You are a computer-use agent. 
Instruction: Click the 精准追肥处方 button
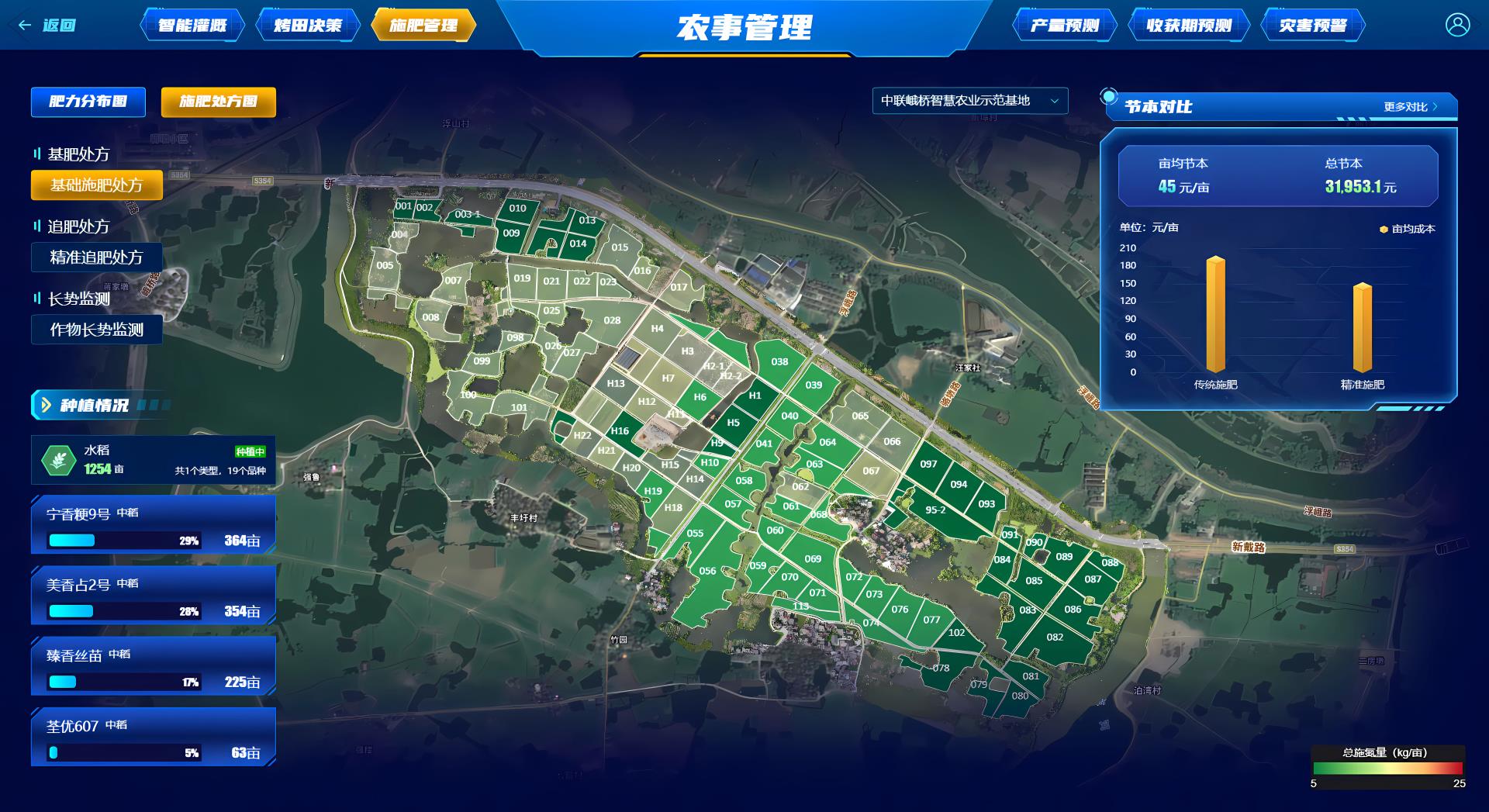97,258
